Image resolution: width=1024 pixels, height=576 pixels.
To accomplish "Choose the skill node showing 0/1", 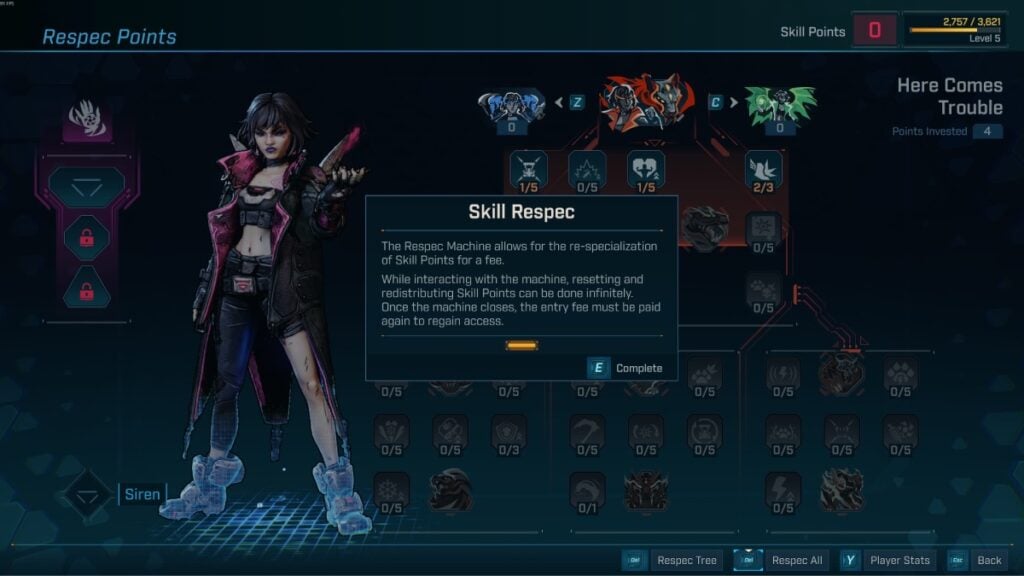I will (x=587, y=490).
